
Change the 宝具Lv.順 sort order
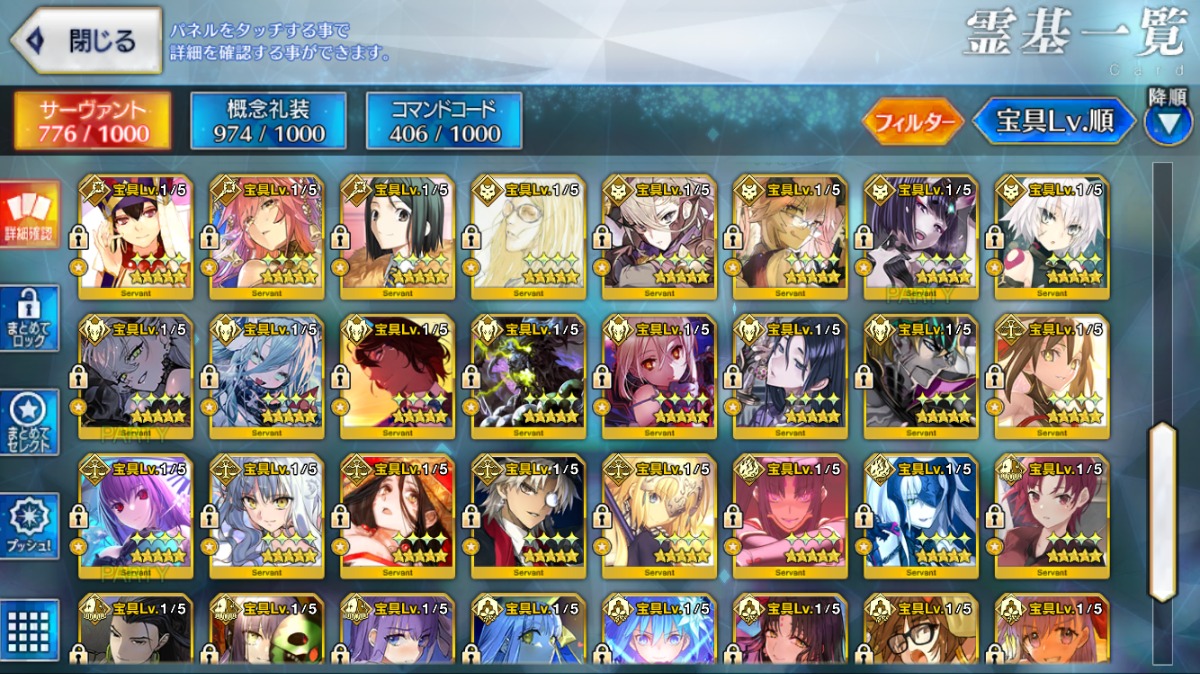(1054, 122)
